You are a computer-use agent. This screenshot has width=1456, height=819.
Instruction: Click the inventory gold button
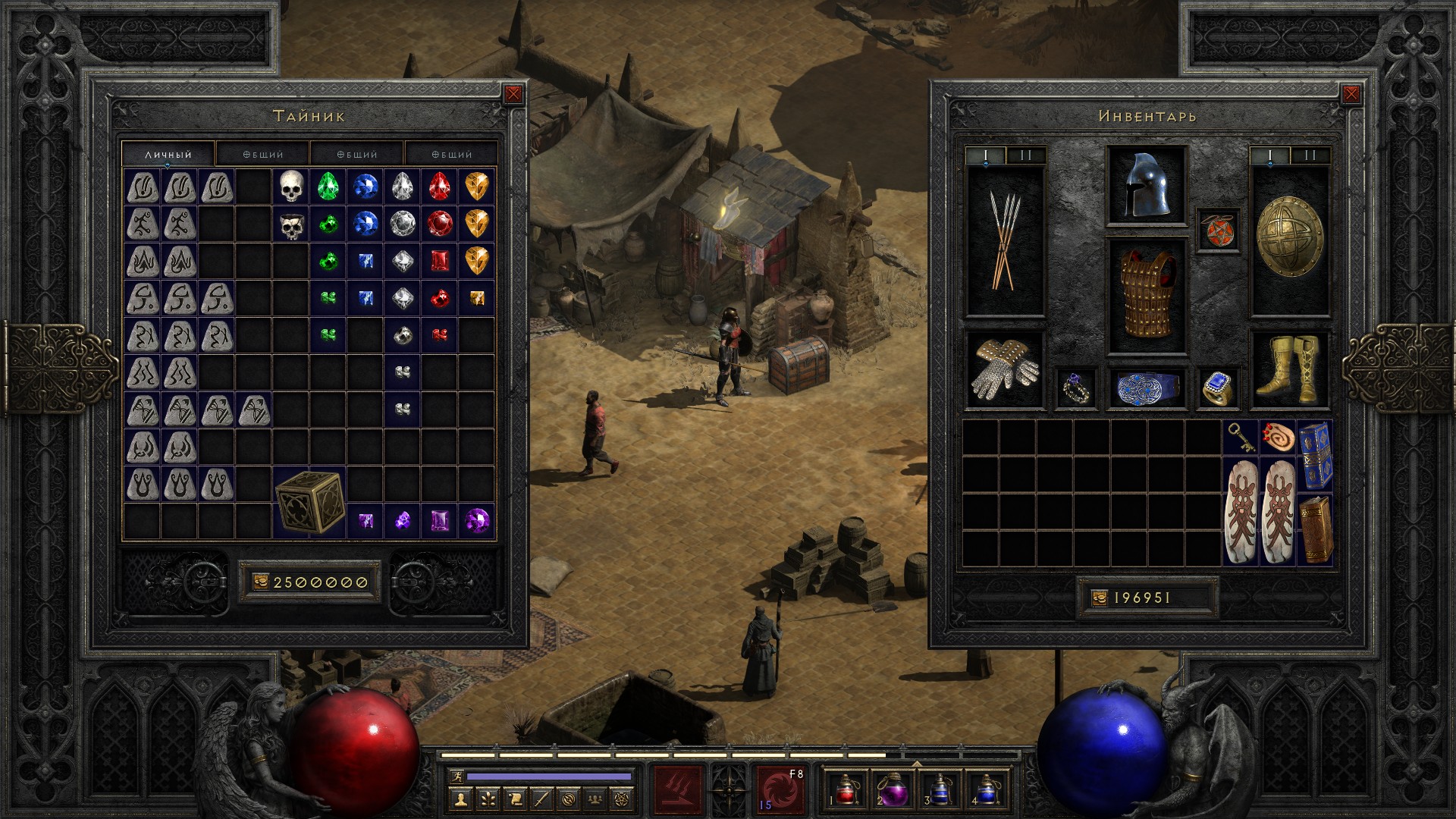click(1099, 598)
